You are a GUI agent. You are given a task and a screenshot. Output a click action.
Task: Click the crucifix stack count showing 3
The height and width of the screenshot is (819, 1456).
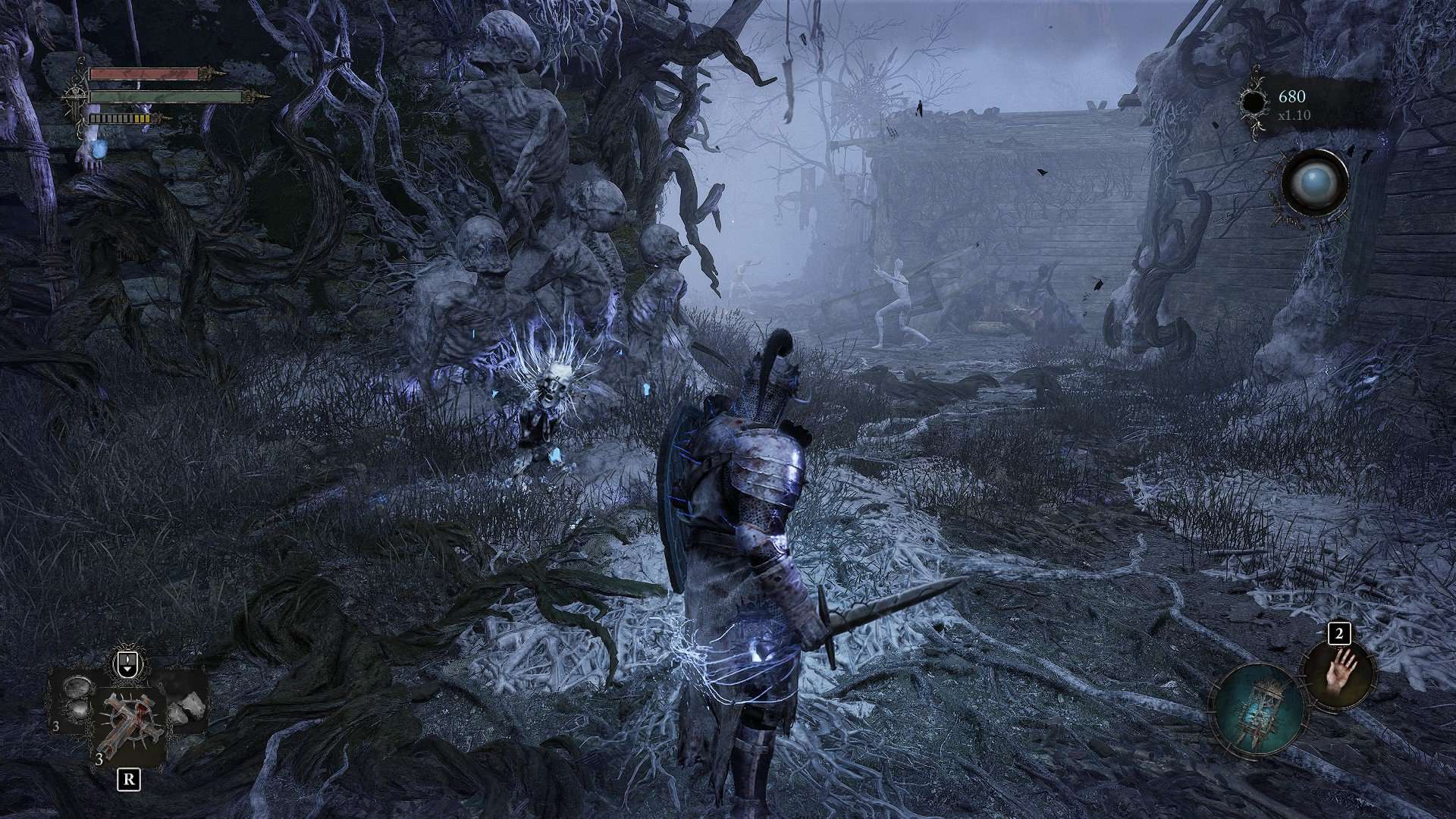99,760
